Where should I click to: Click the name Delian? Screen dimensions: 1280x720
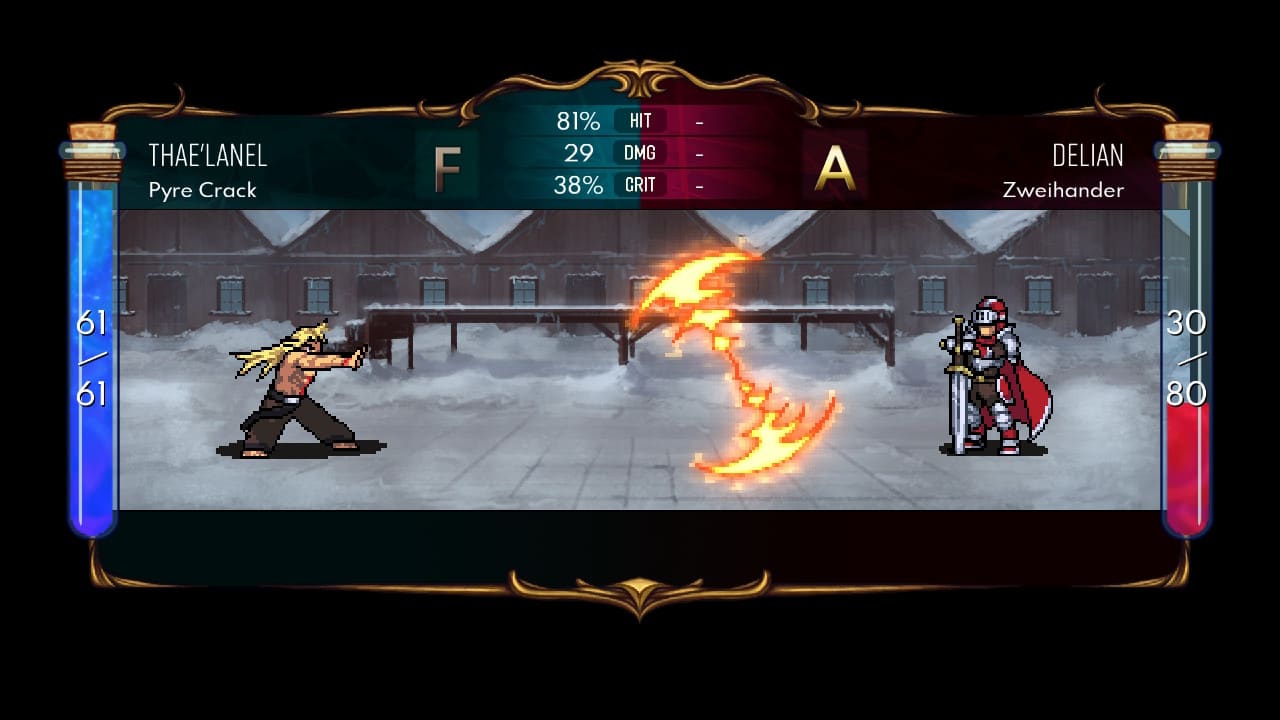click(1087, 155)
